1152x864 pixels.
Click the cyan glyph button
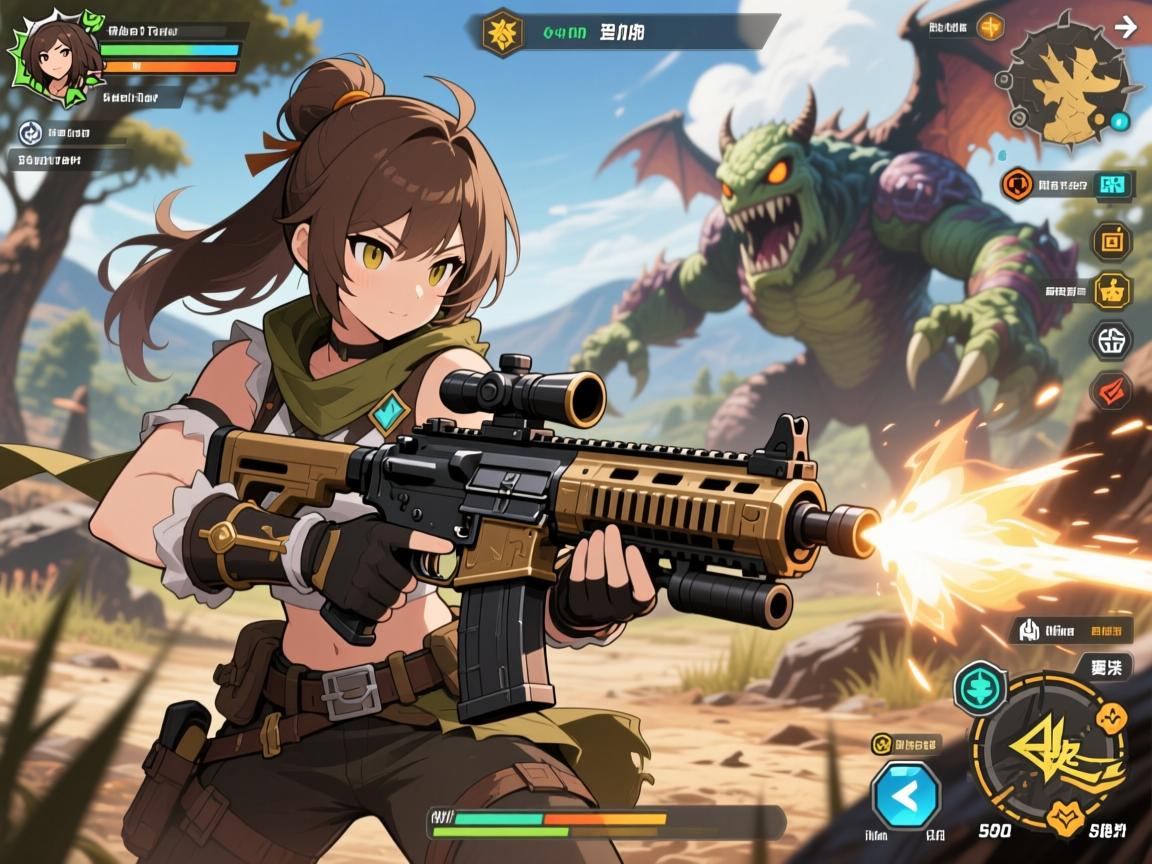click(1111, 184)
